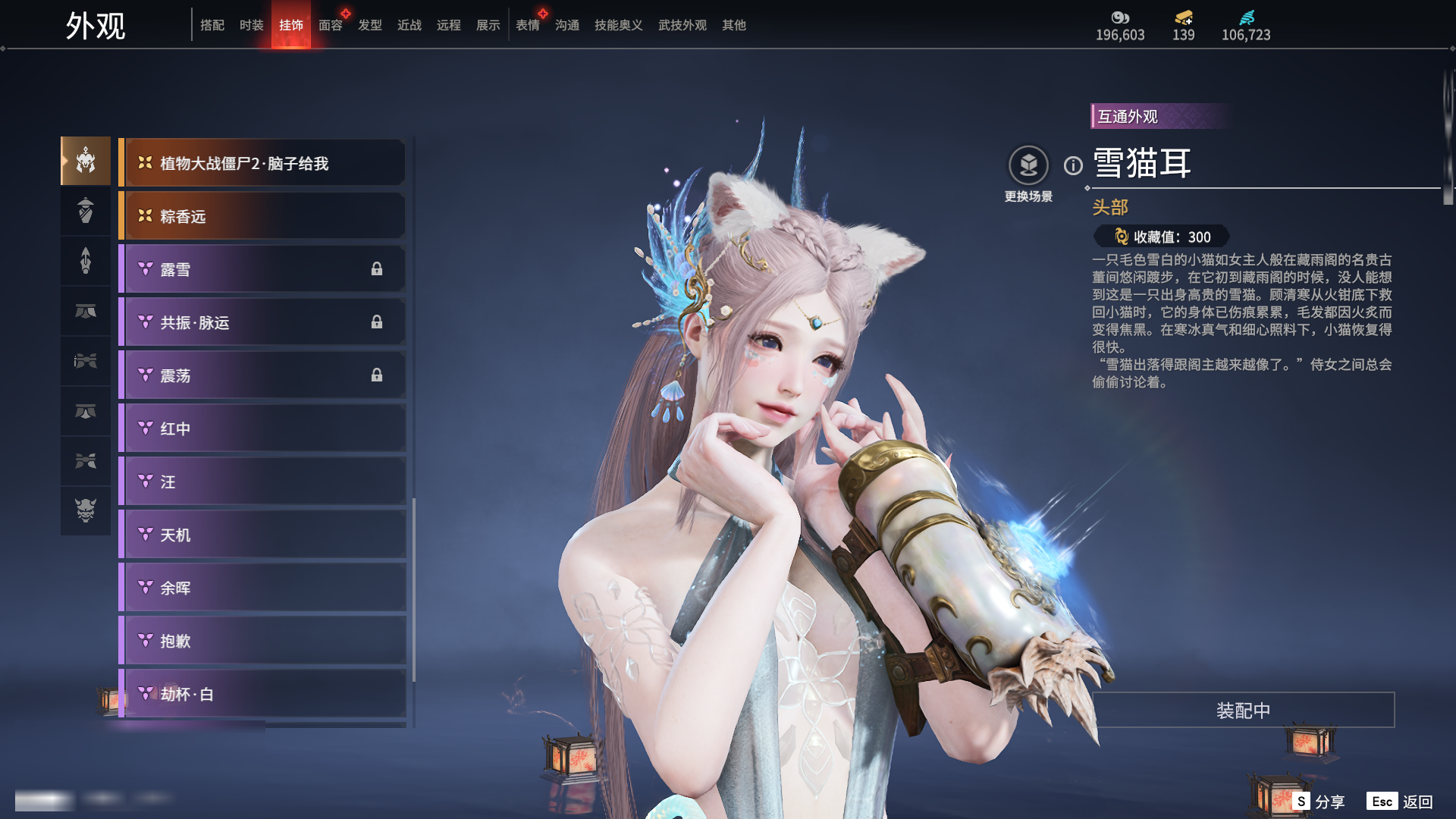Open the 时装 tab
This screenshot has height=819, width=1456.
click(251, 25)
